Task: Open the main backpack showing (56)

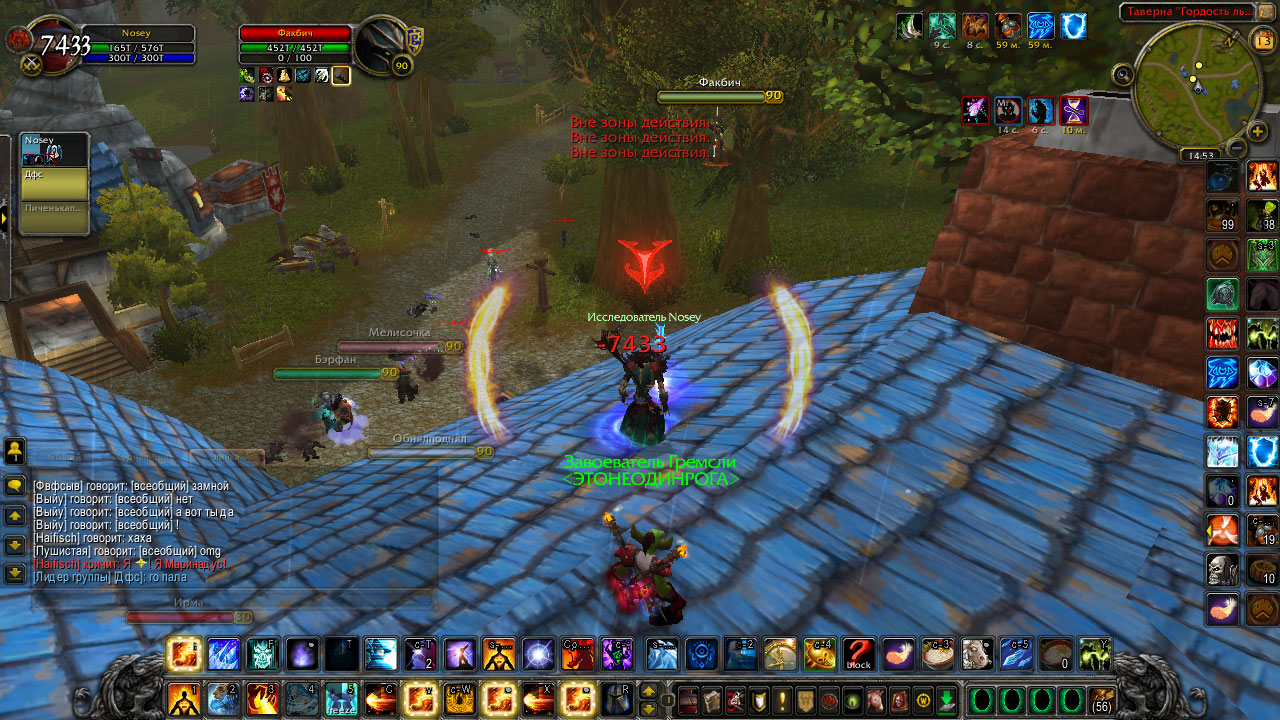Action: tap(1101, 699)
